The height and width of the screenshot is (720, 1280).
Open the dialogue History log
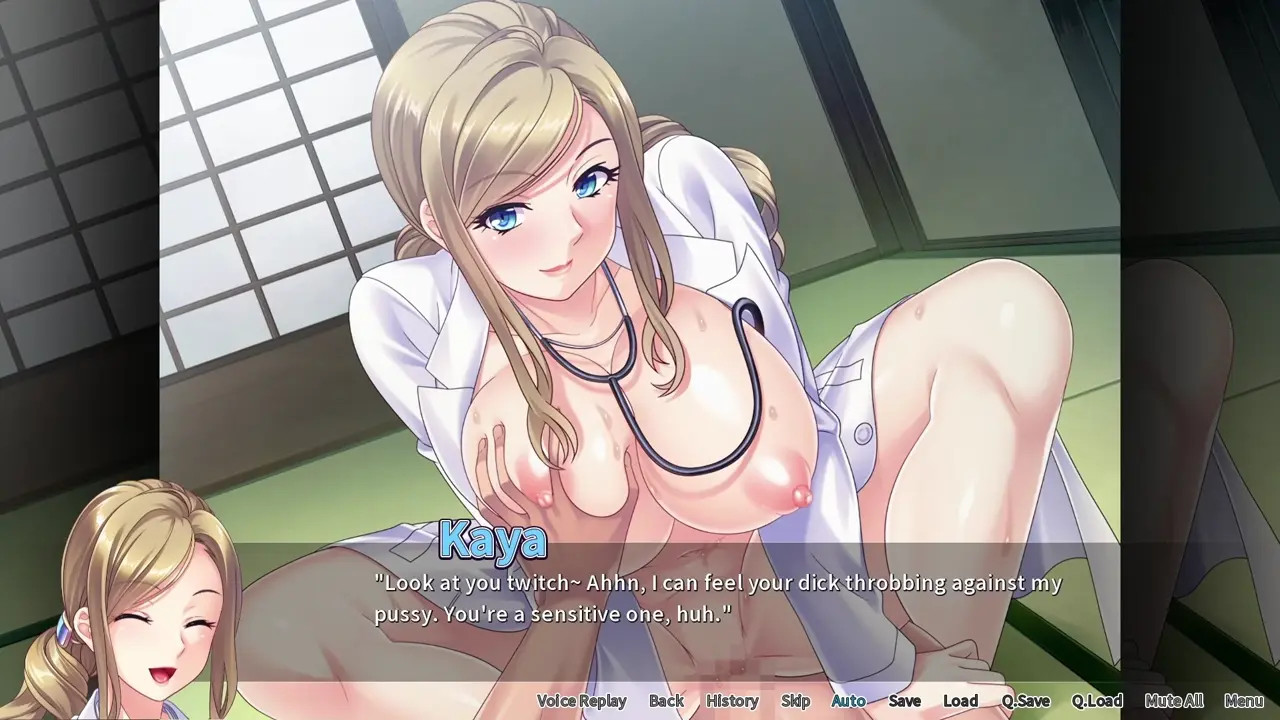coord(732,701)
